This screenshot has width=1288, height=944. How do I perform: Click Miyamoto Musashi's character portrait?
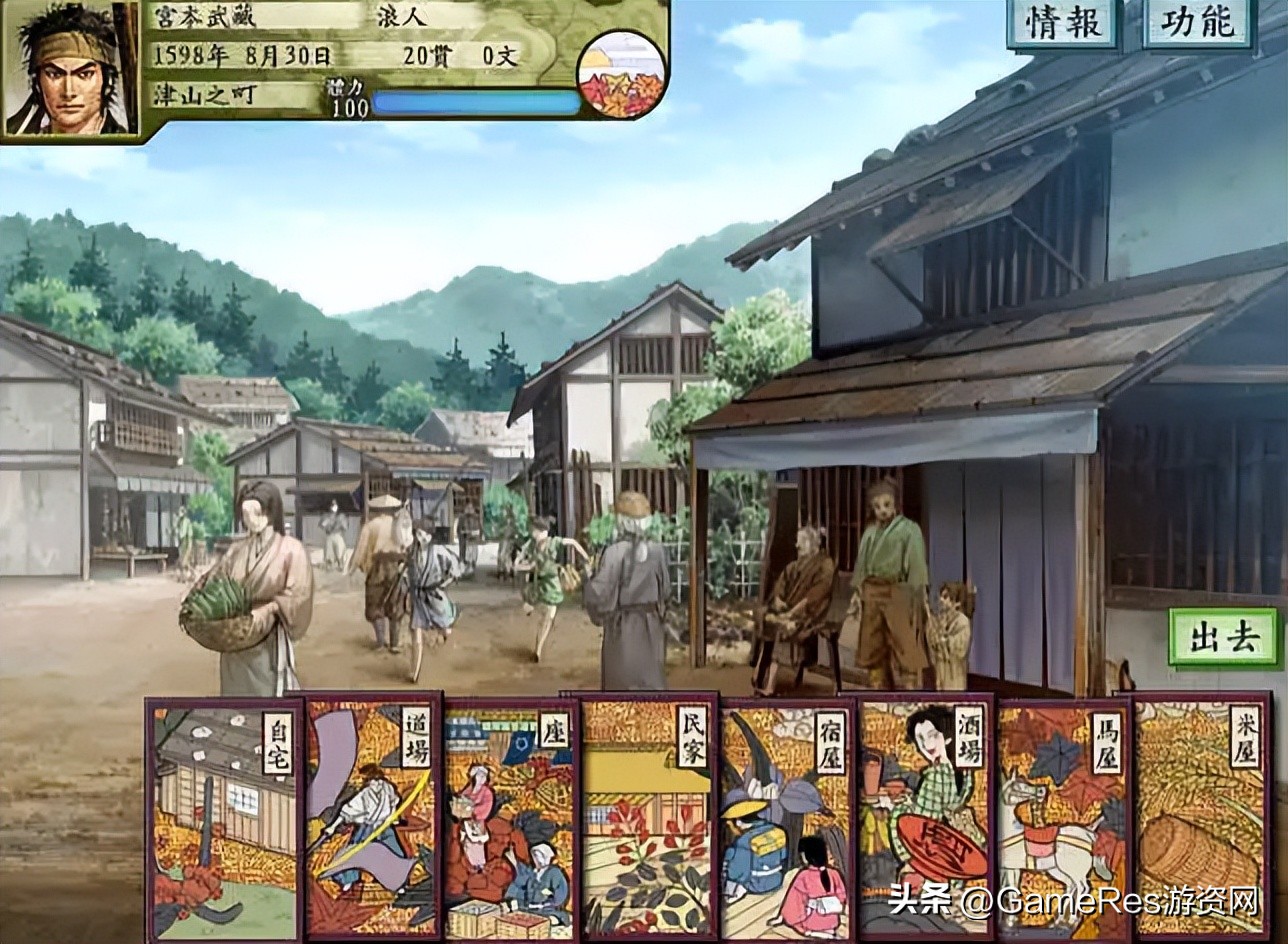69,68
